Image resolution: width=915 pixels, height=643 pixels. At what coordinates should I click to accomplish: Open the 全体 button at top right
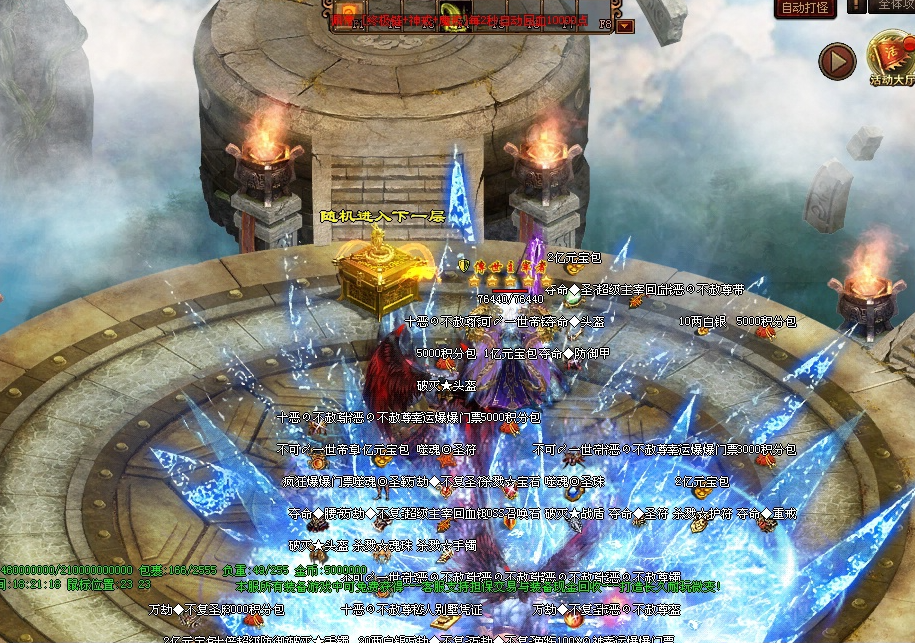click(x=895, y=7)
